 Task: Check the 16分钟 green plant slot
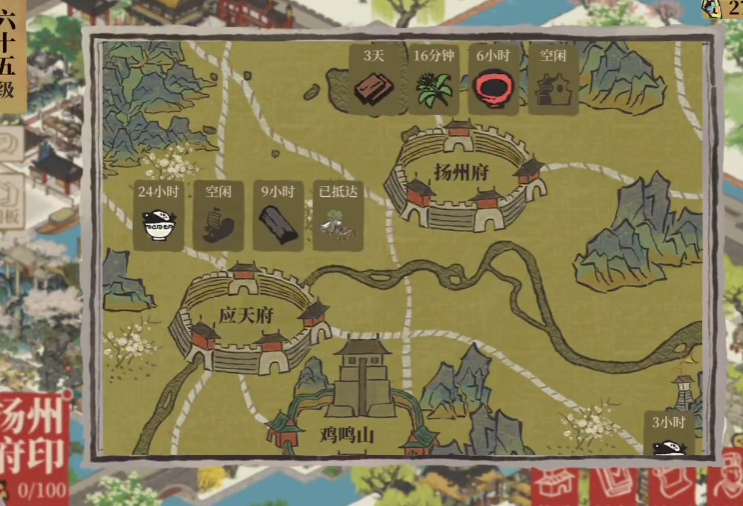[434, 81]
